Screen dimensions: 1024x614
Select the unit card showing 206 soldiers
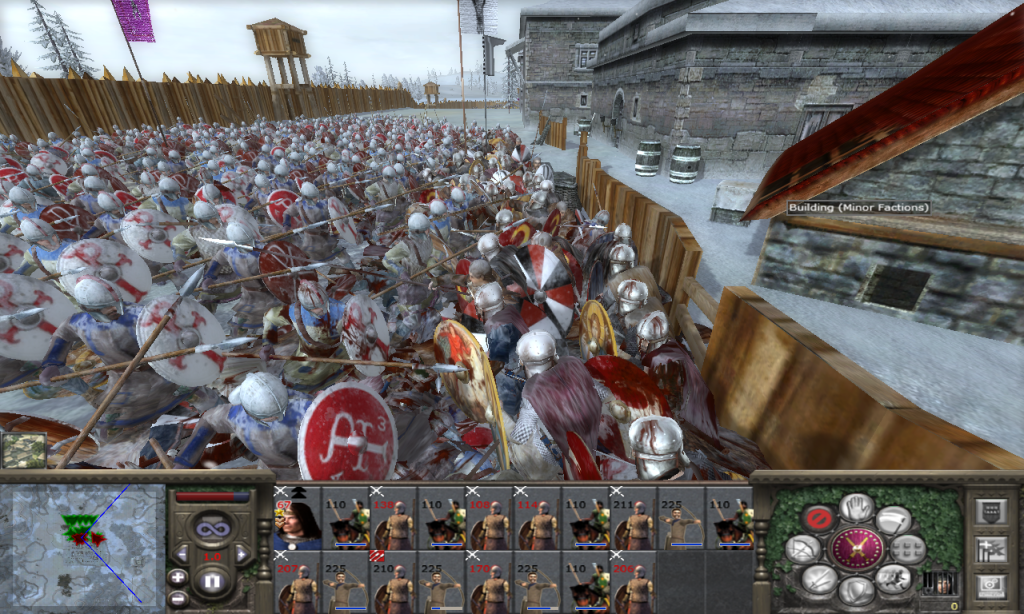(633, 582)
